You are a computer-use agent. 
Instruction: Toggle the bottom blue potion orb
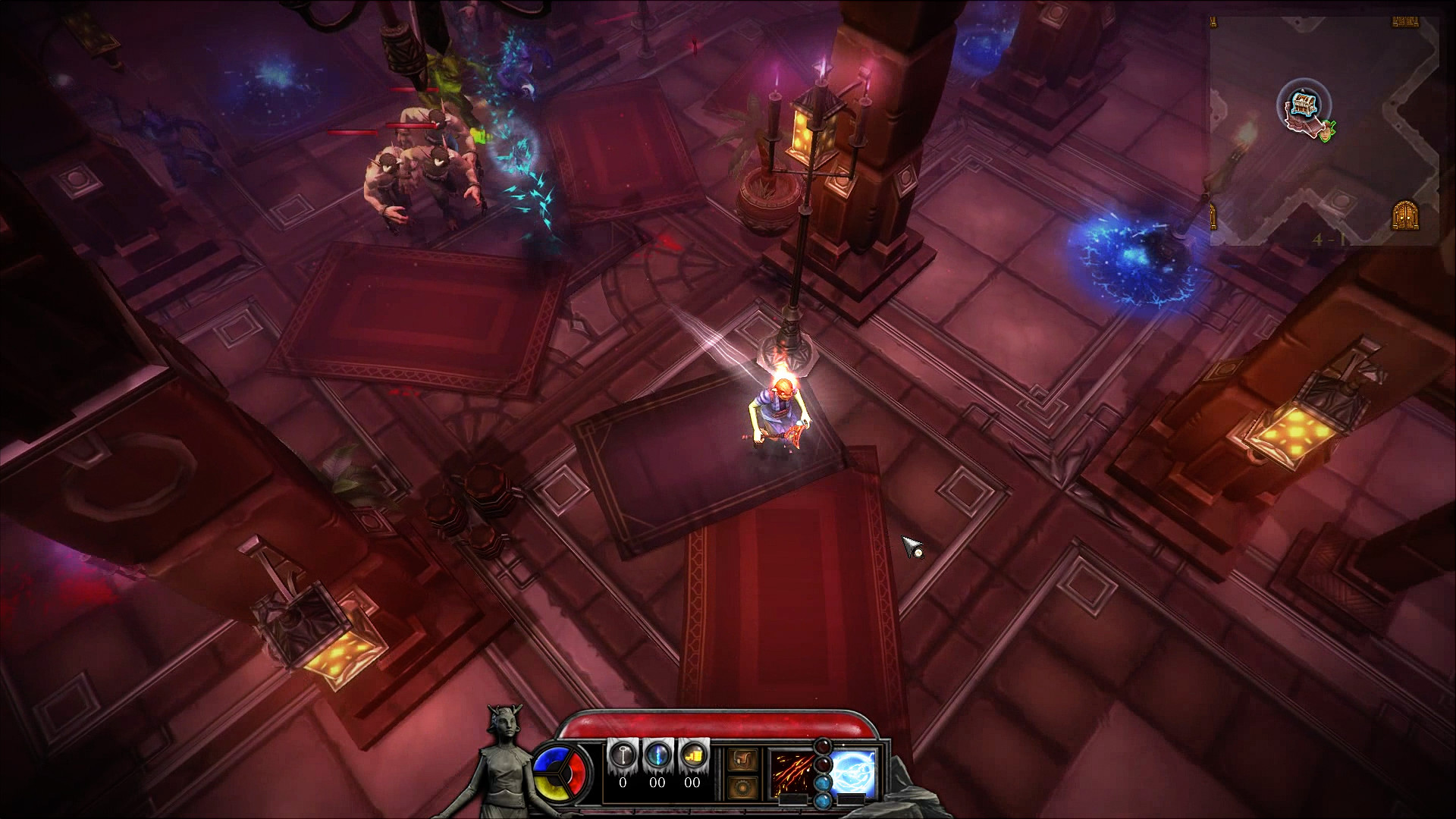(x=823, y=802)
